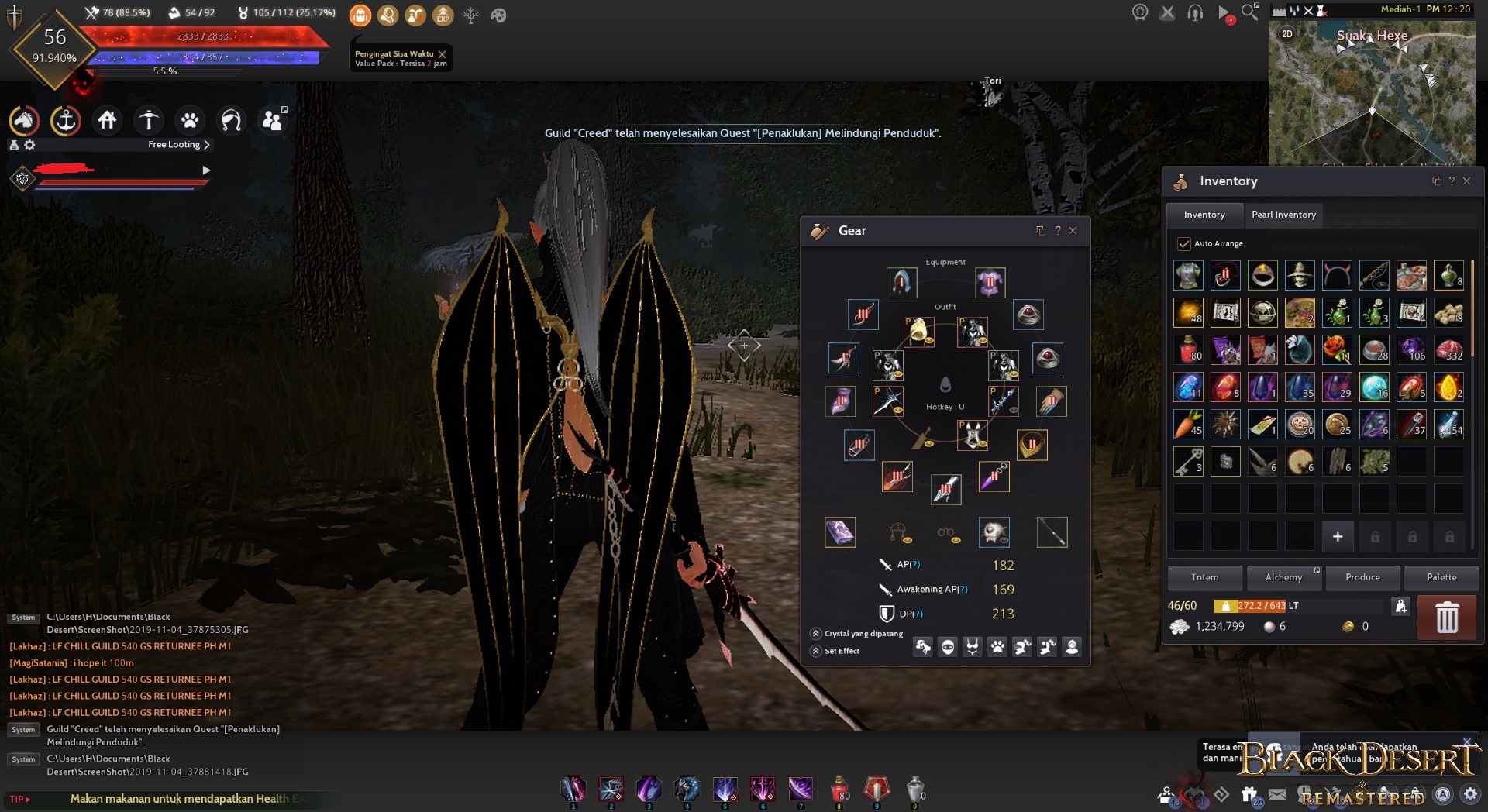Toggle underwear display in the Gear window
This screenshot has width=1488, height=812.
coord(972,647)
